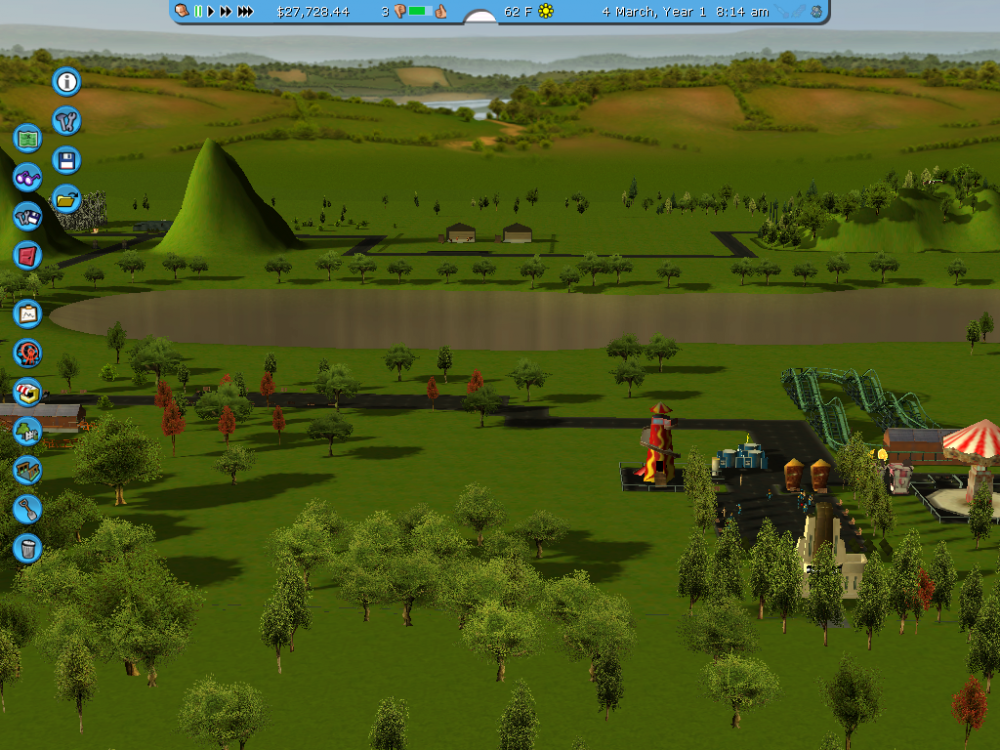The image size is (1000, 750).
Task: Open the scenery icon with tree and fence
Action: pos(27,431)
